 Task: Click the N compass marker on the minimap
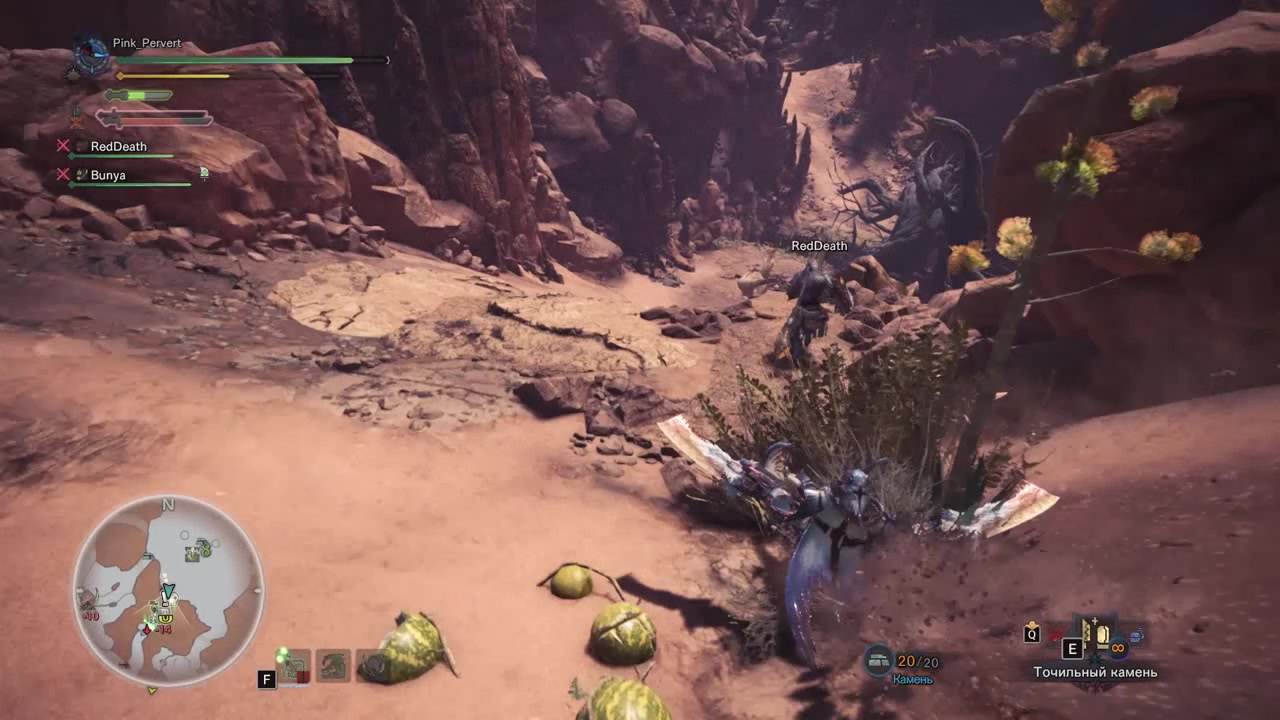pyautogui.click(x=167, y=505)
